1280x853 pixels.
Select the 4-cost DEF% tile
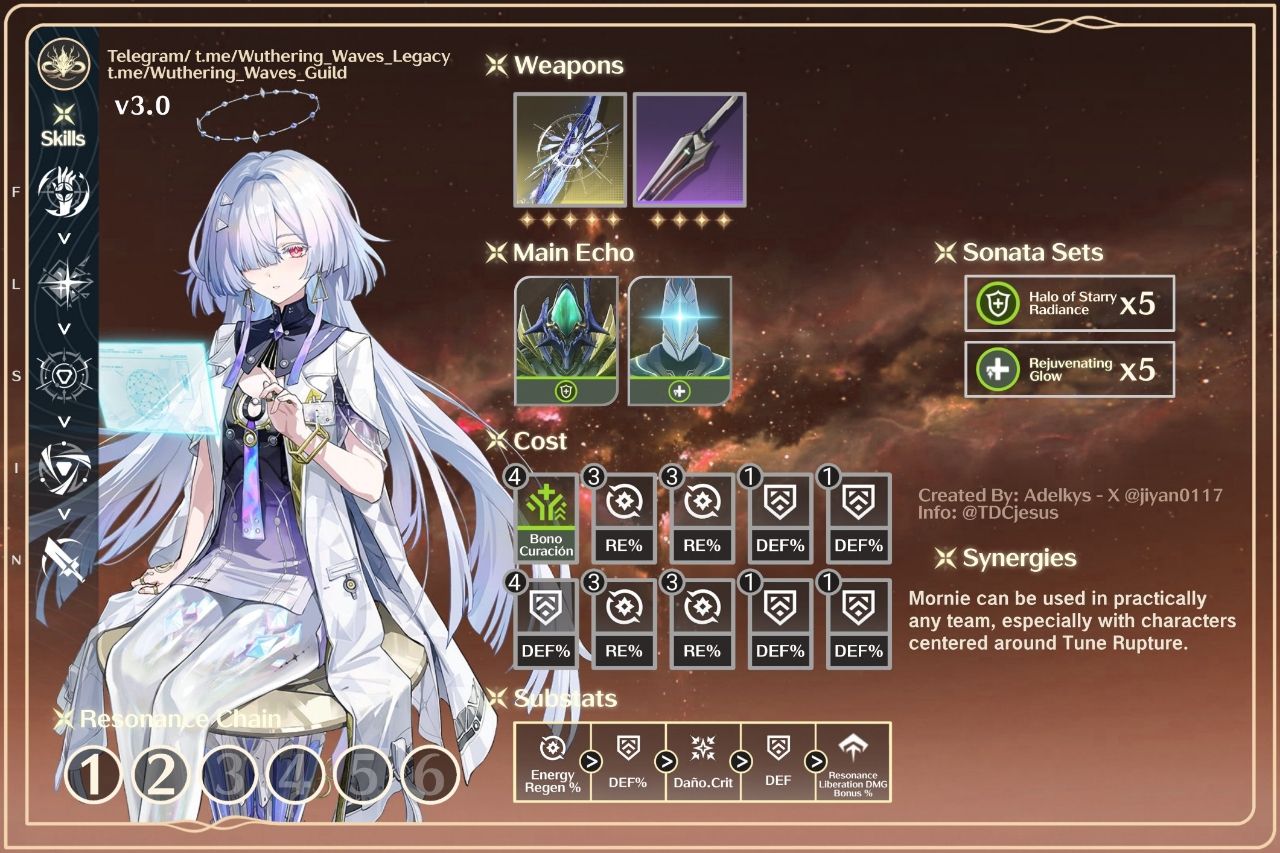[546, 624]
